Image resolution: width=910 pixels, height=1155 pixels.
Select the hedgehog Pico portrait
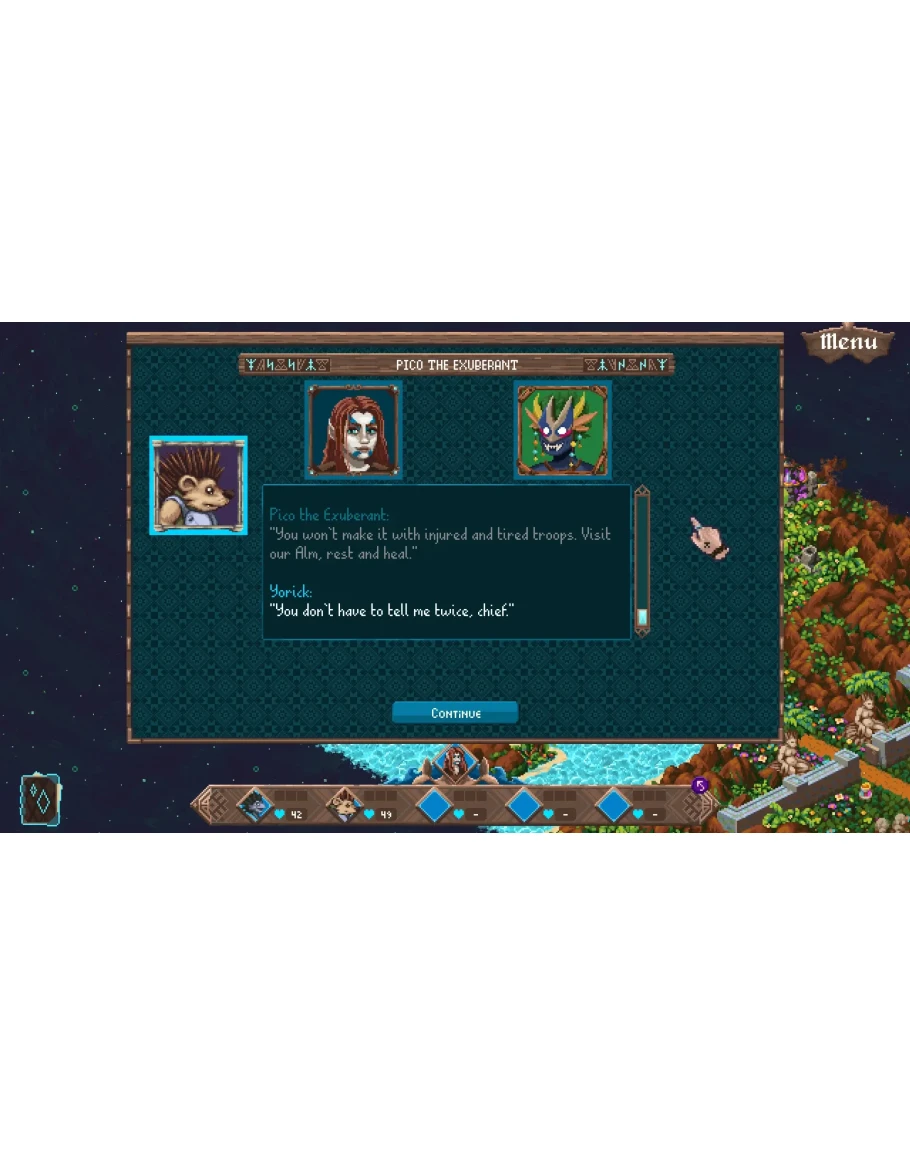198,486
